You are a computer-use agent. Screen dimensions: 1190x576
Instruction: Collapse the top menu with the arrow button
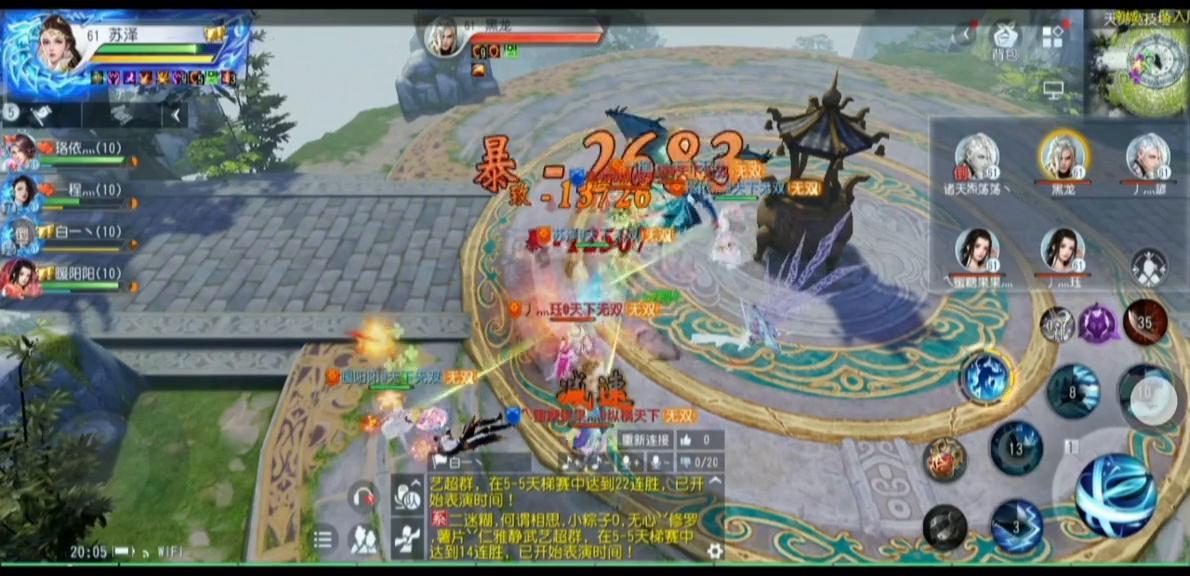coord(964,35)
